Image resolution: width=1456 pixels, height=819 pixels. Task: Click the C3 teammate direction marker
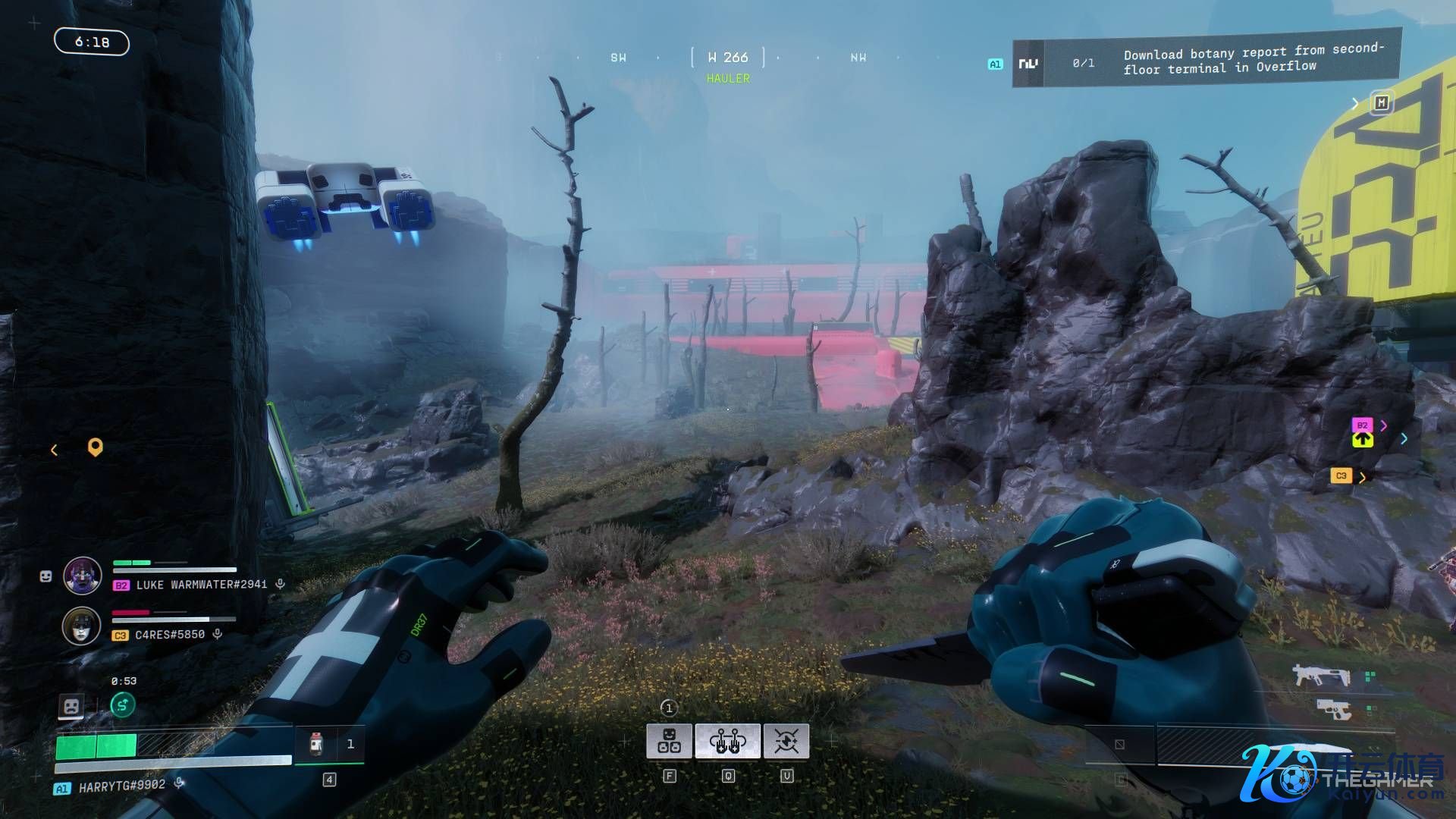(1341, 476)
